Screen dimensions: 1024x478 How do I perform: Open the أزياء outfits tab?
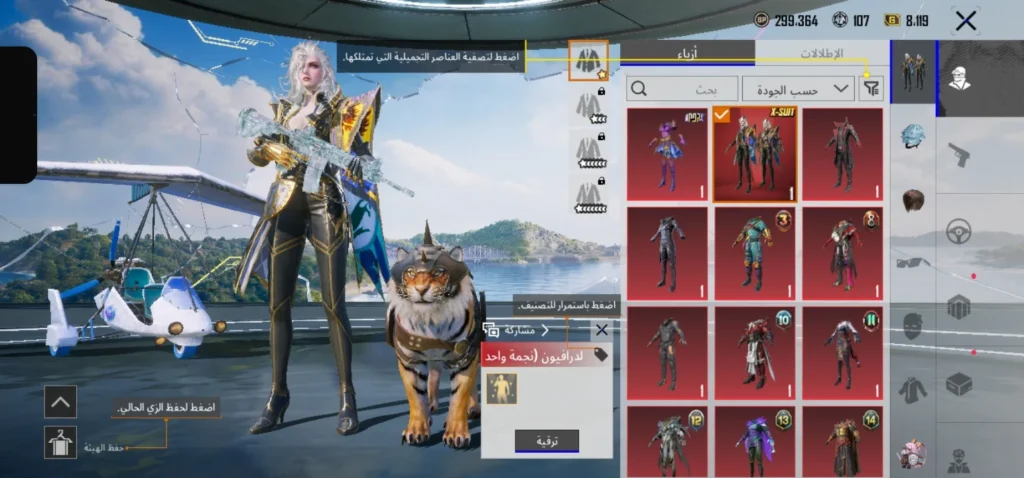click(x=688, y=54)
